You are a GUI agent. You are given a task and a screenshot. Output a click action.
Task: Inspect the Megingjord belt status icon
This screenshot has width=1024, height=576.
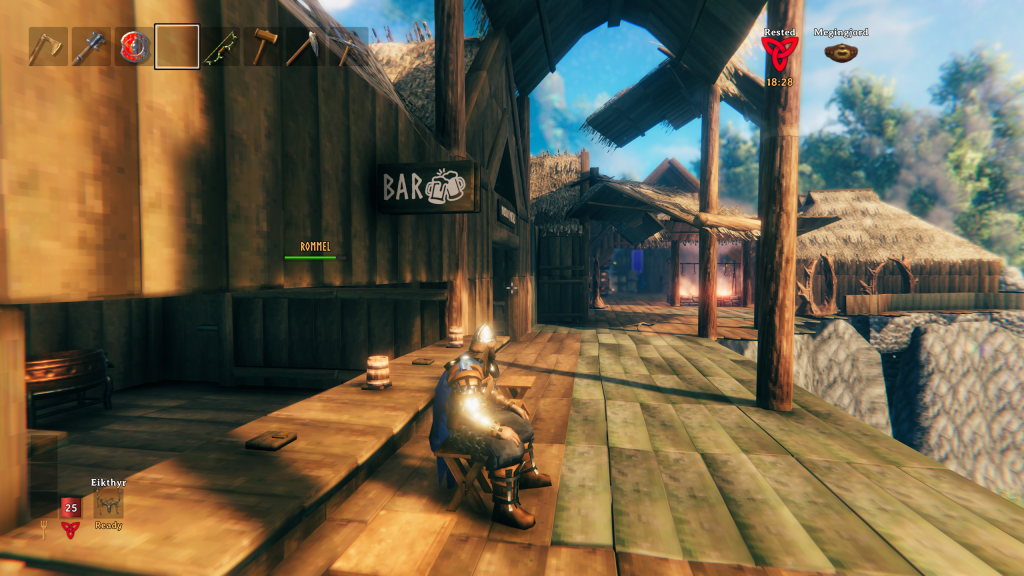[x=839, y=52]
